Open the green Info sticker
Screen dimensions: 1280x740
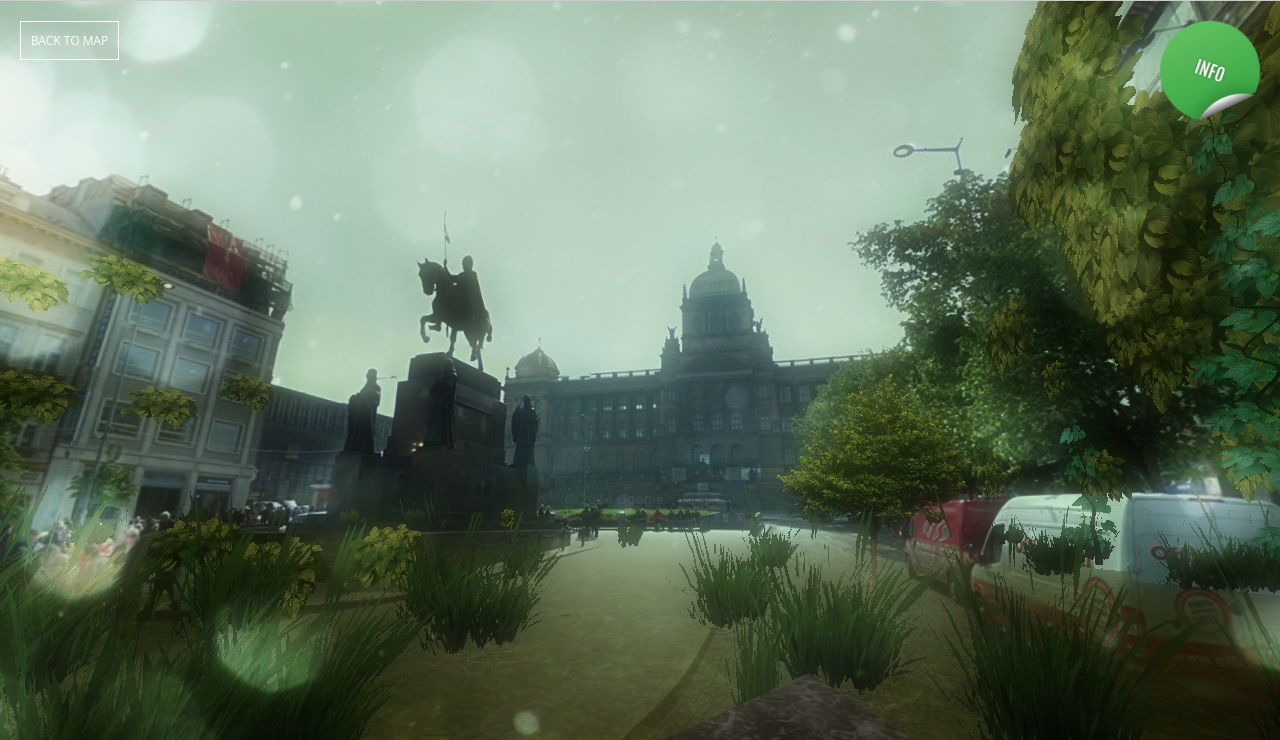click(x=1209, y=70)
